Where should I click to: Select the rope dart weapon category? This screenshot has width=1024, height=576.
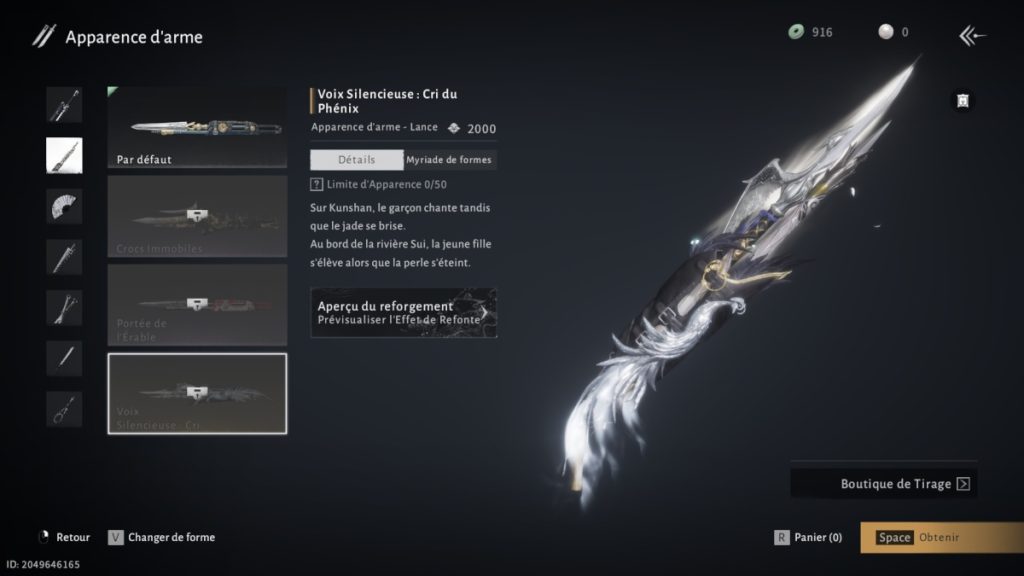point(64,409)
